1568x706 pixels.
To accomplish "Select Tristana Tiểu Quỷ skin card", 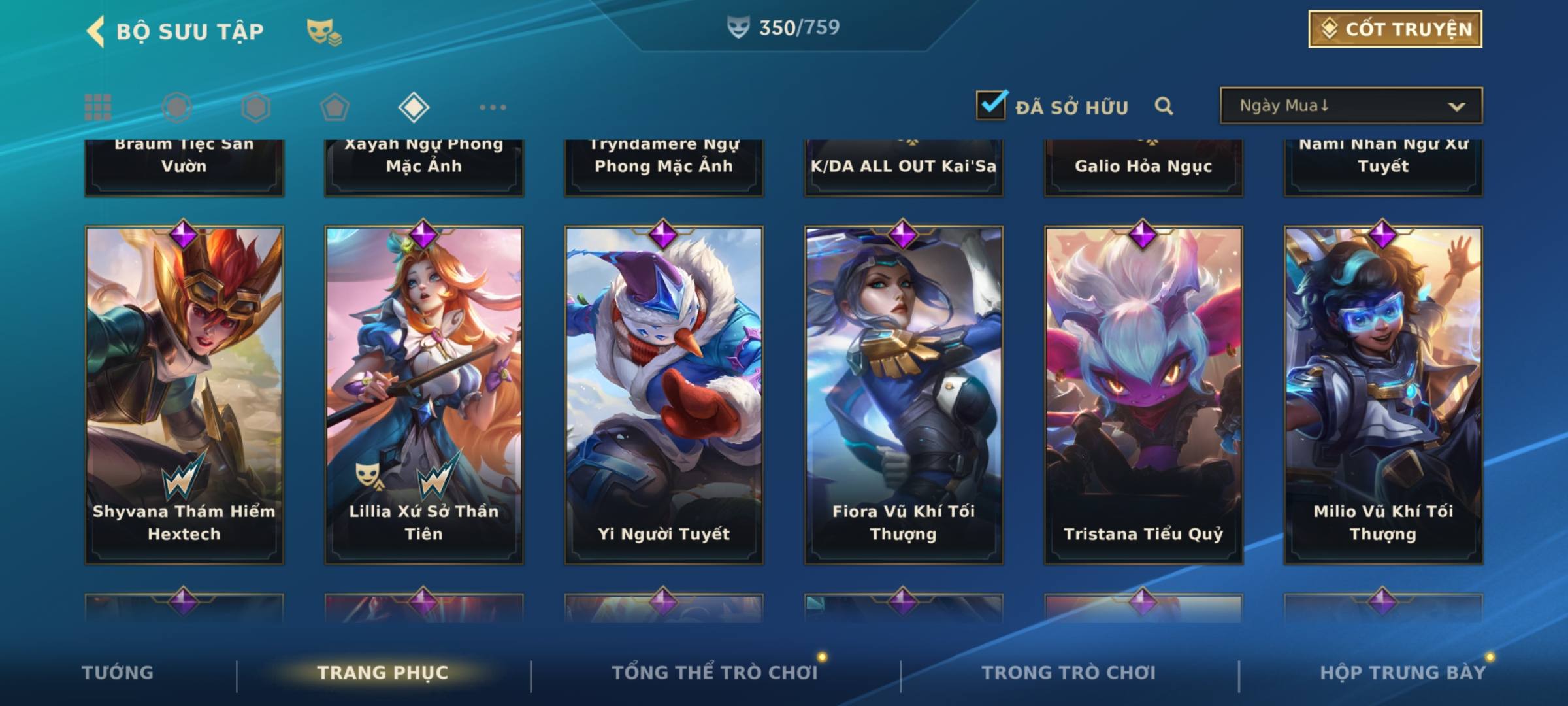I will (1143, 395).
